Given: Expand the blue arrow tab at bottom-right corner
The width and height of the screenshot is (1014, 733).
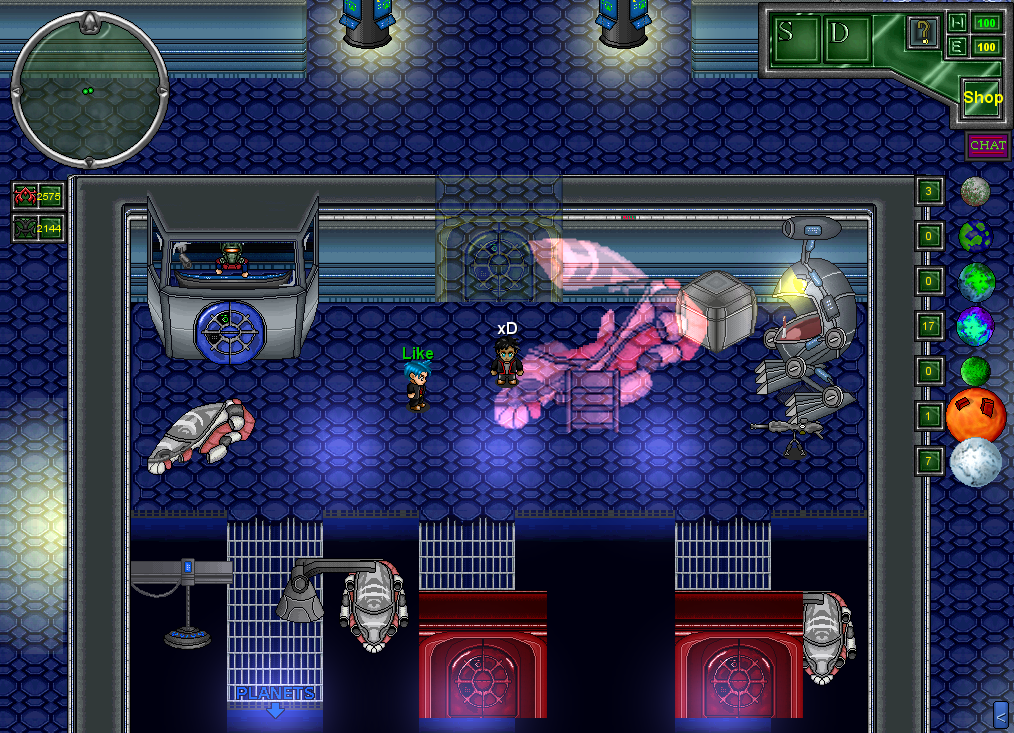Looking at the screenshot, I should [x=1001, y=713].
